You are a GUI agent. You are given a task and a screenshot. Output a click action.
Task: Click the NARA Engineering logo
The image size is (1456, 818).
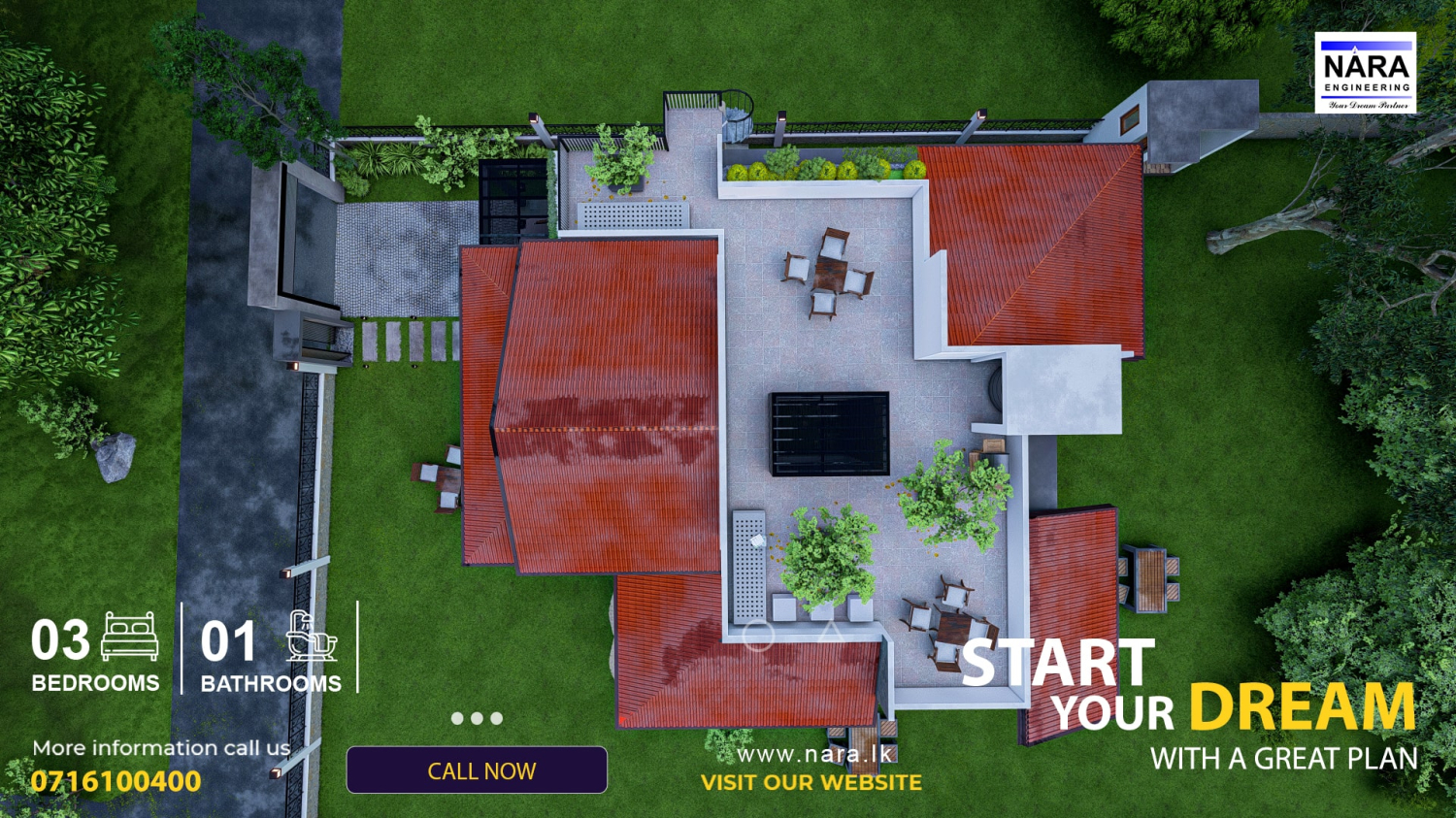coord(1365,73)
